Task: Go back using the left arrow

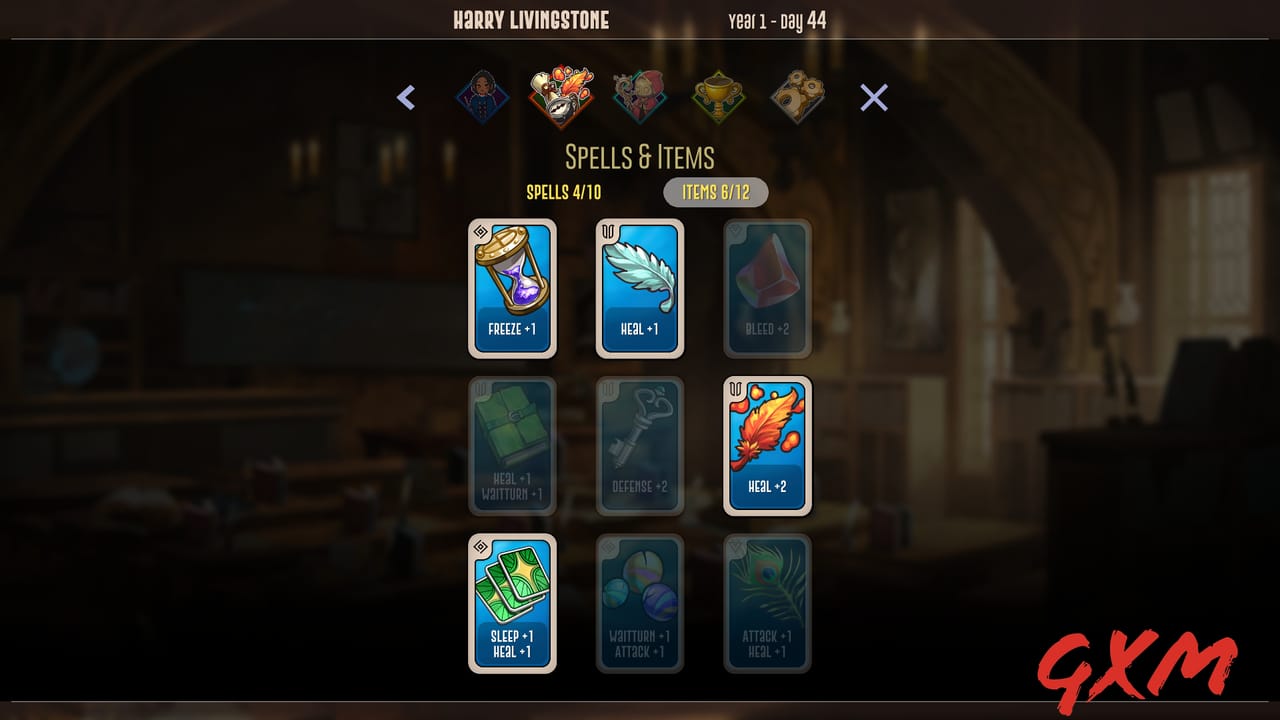Action: click(x=406, y=97)
